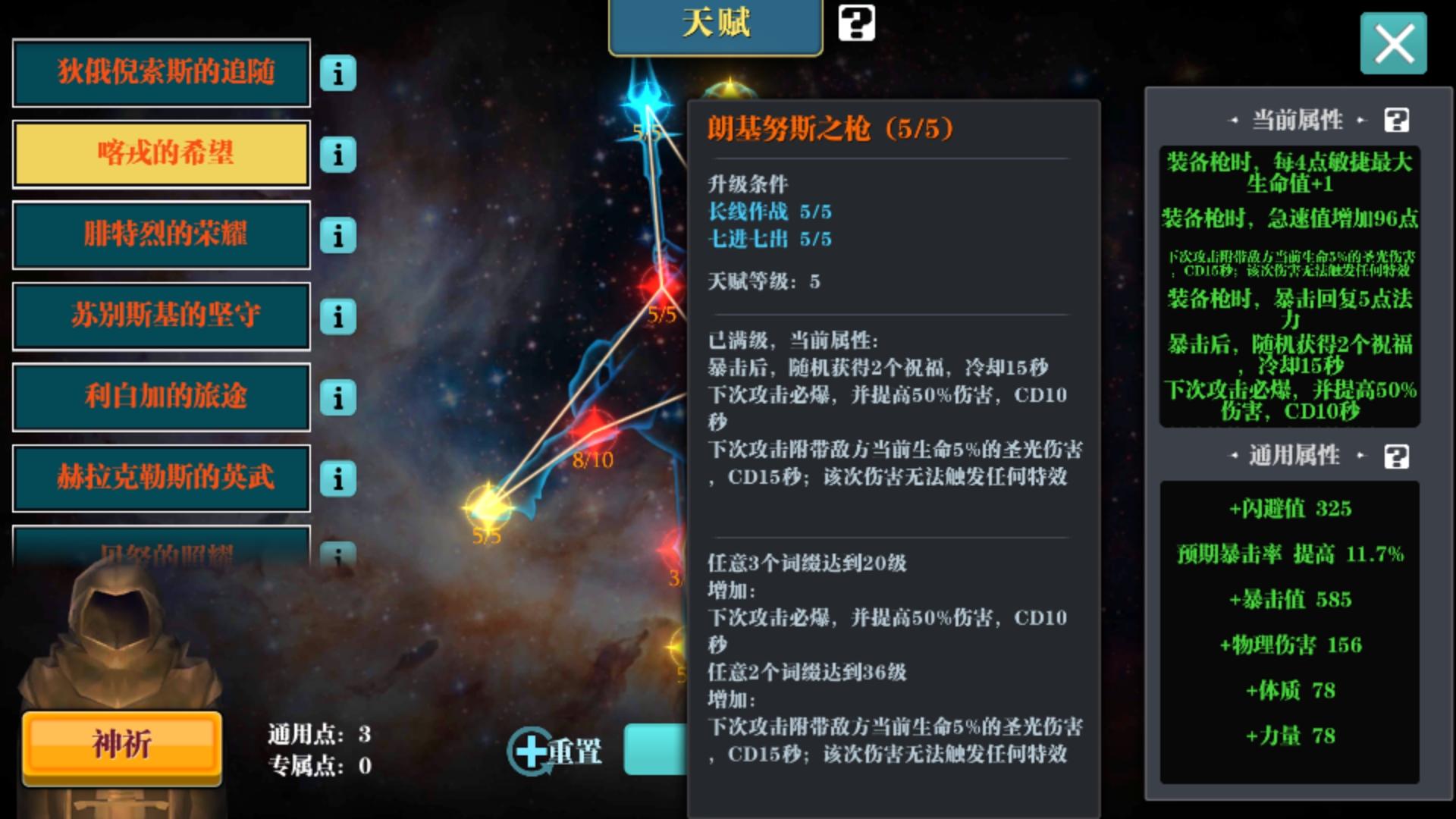Open info for 利白加的旅途 talent

(x=338, y=398)
